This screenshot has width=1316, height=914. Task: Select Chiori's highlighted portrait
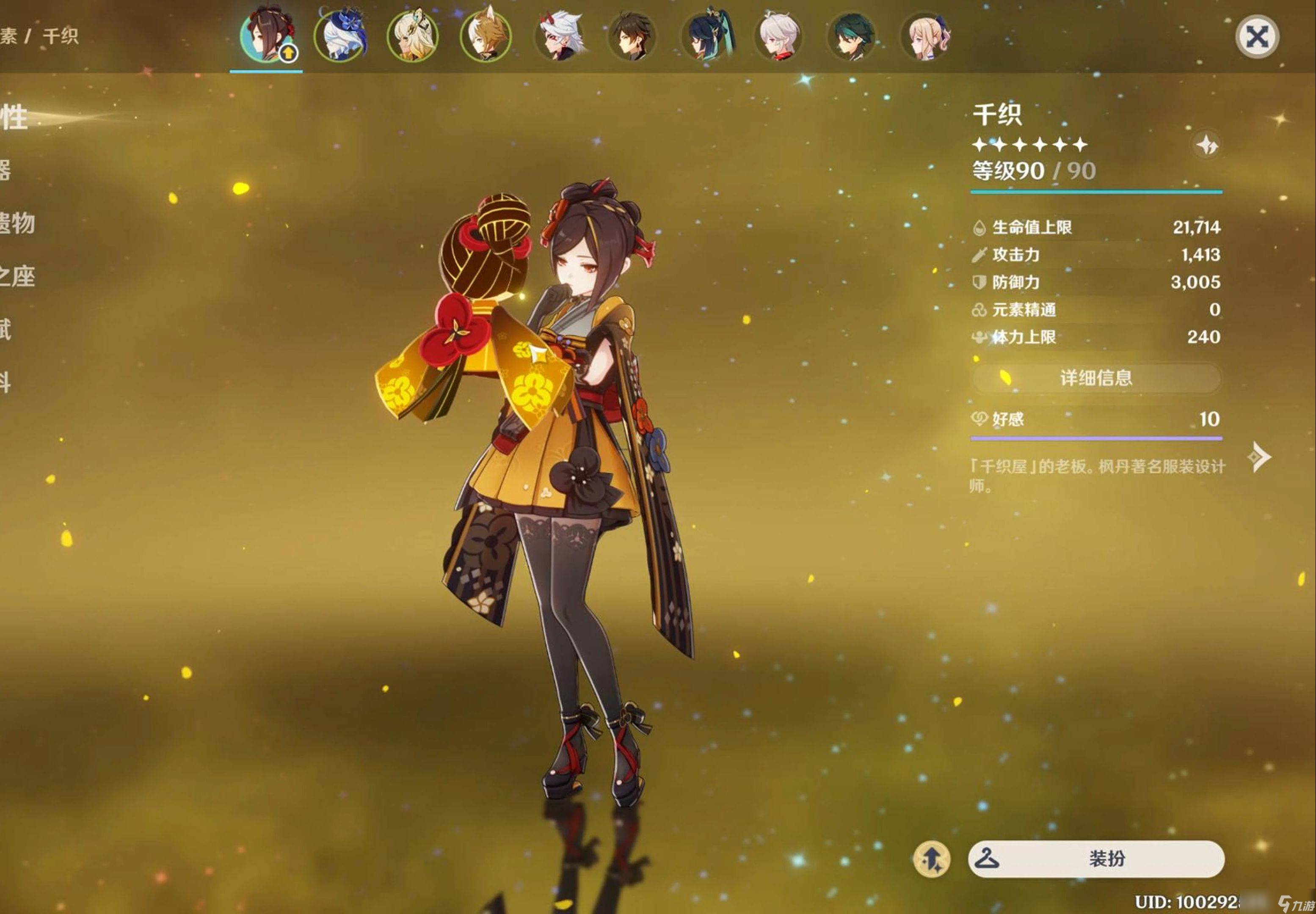point(266,36)
